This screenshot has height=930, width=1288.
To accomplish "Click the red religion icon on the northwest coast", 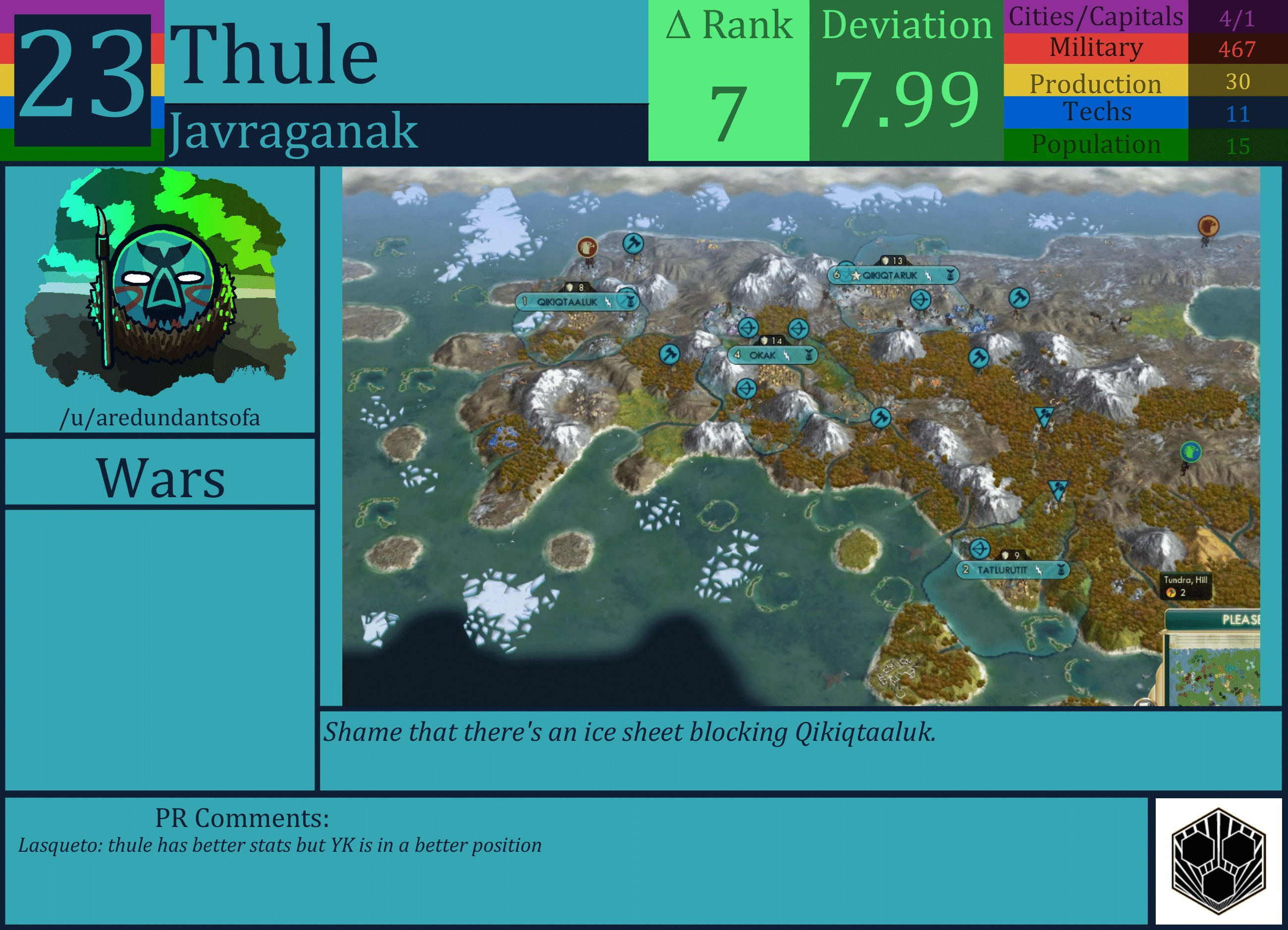I will (x=587, y=248).
